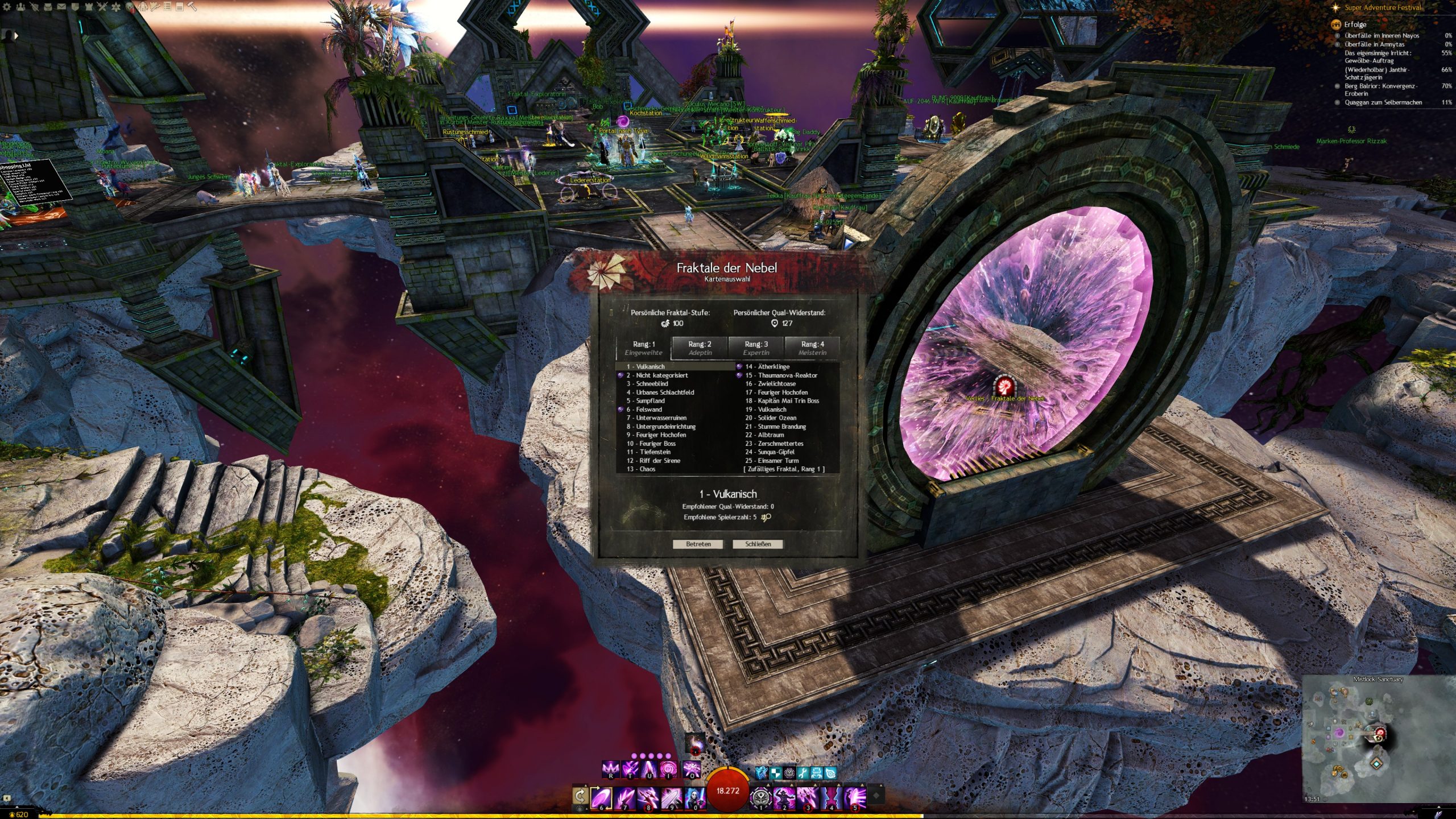Close the dialog with Schließen
This screenshot has height=819, width=1456.
[x=758, y=544]
